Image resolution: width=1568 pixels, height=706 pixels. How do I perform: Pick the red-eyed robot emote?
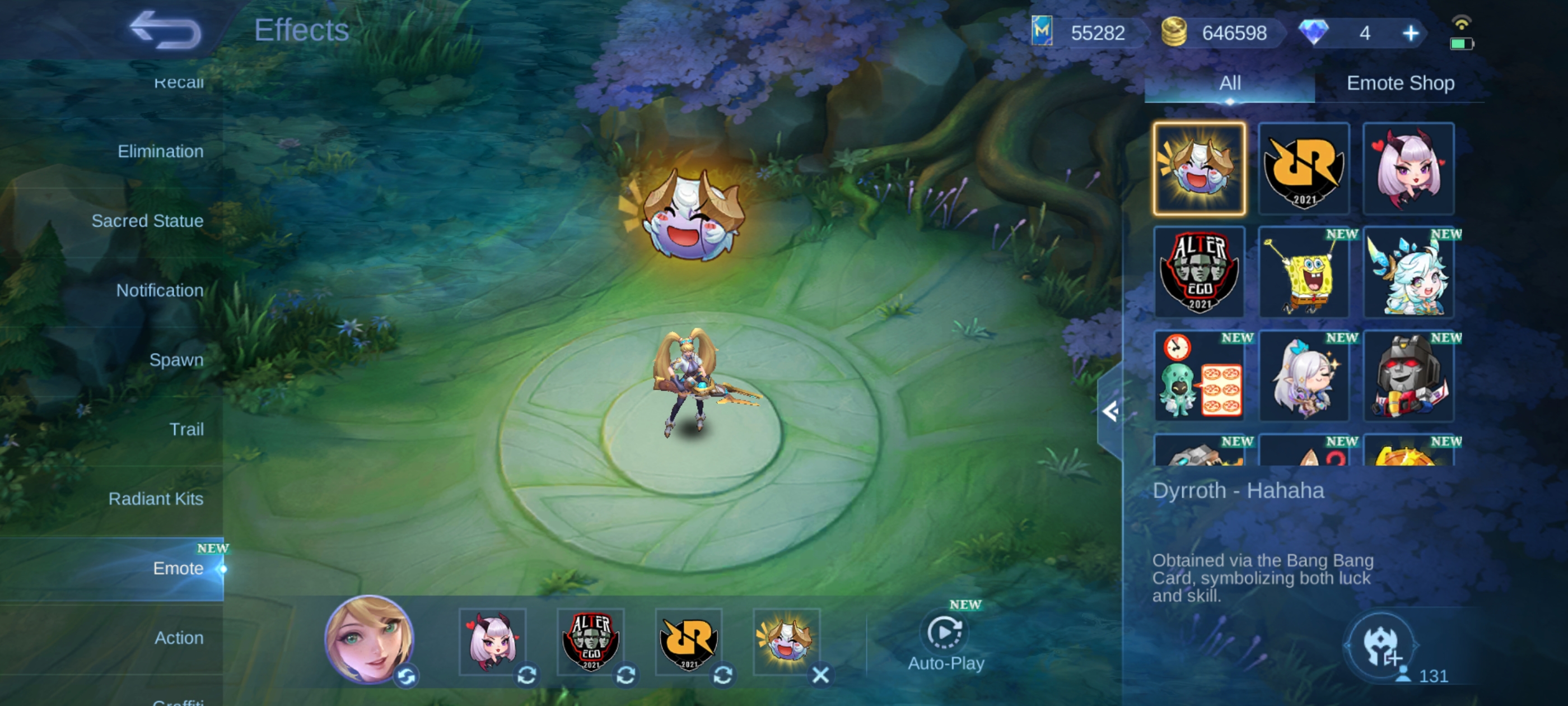(1408, 376)
